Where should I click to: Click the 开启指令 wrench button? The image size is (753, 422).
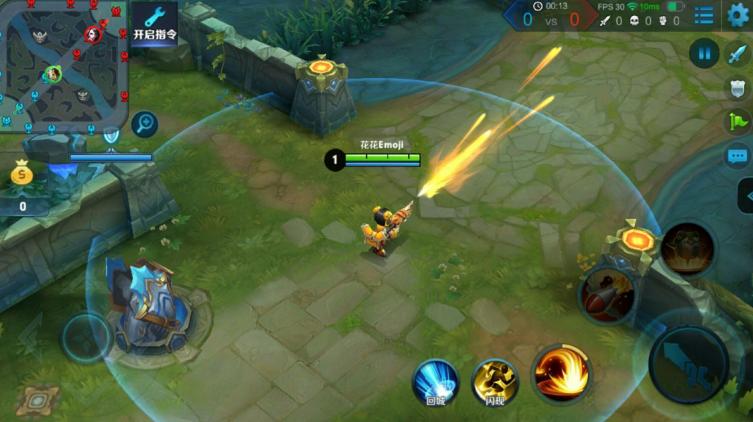pos(154,24)
